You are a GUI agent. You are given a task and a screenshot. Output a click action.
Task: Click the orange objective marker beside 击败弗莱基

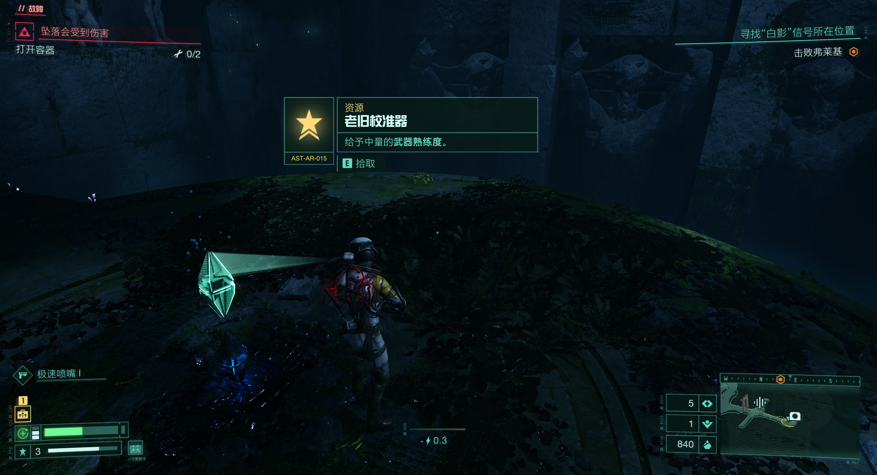(854, 52)
